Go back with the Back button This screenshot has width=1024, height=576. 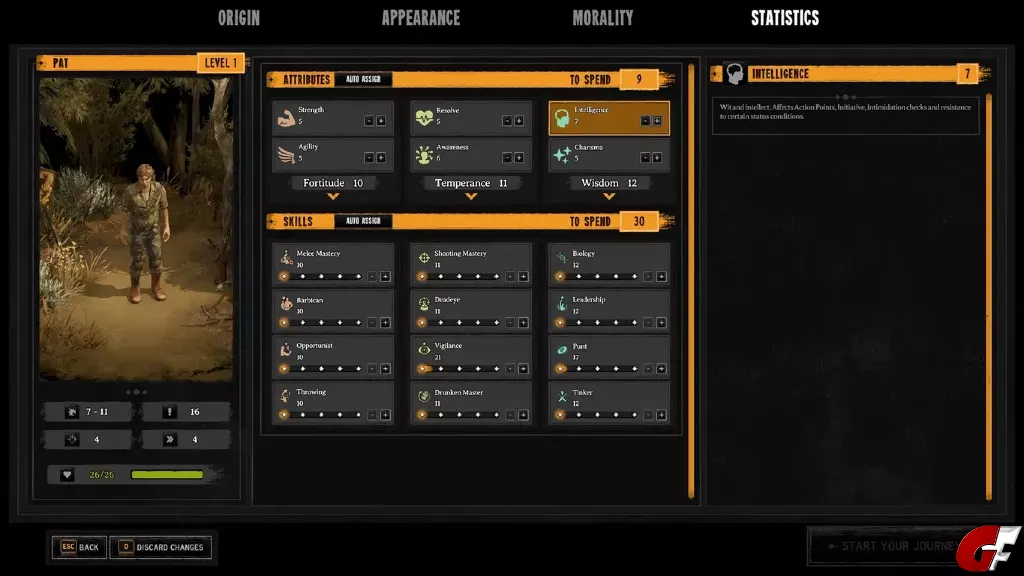80,547
